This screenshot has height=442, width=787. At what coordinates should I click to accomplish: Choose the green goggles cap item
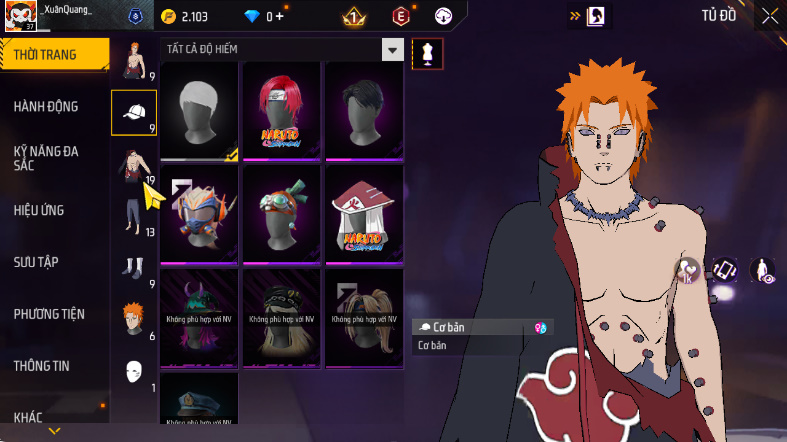[281, 214]
